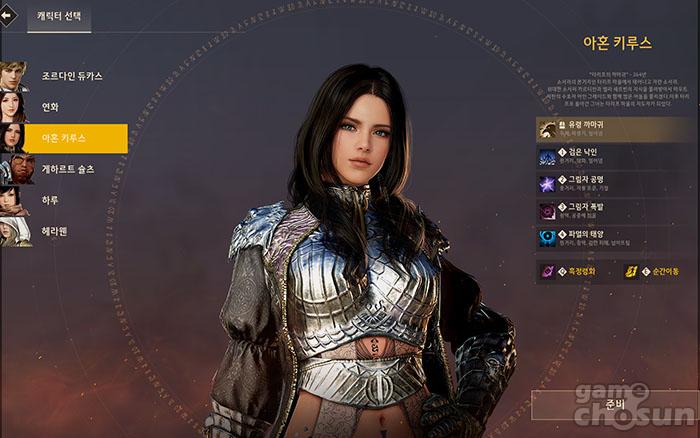Open the 캐릭터 선택 tab
This screenshot has width=700, height=438.
tap(62, 17)
